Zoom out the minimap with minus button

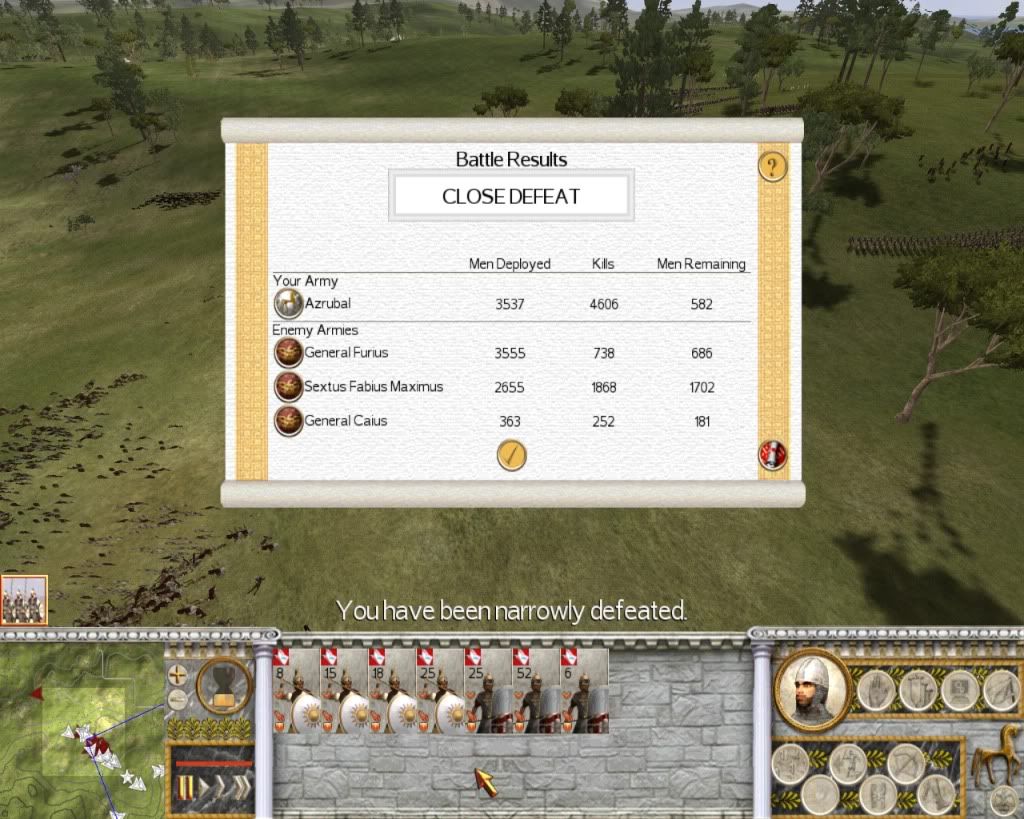[178, 698]
